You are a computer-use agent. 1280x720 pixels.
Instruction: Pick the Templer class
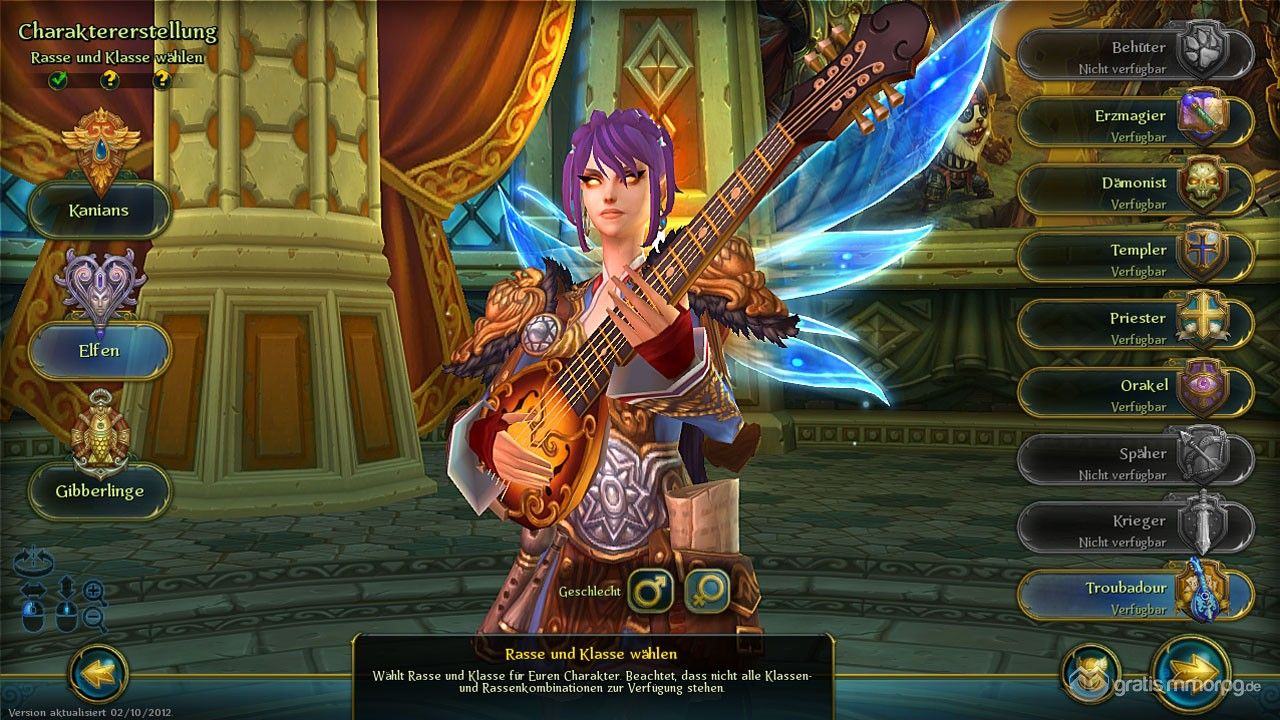coord(1135,258)
